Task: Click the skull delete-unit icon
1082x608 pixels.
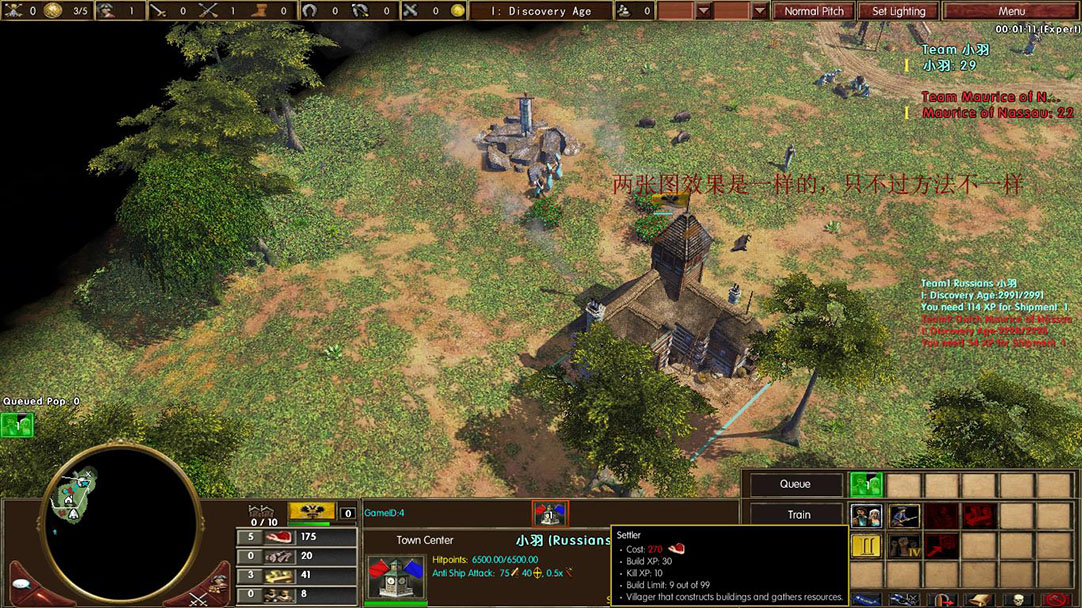Action: (x=1018, y=600)
